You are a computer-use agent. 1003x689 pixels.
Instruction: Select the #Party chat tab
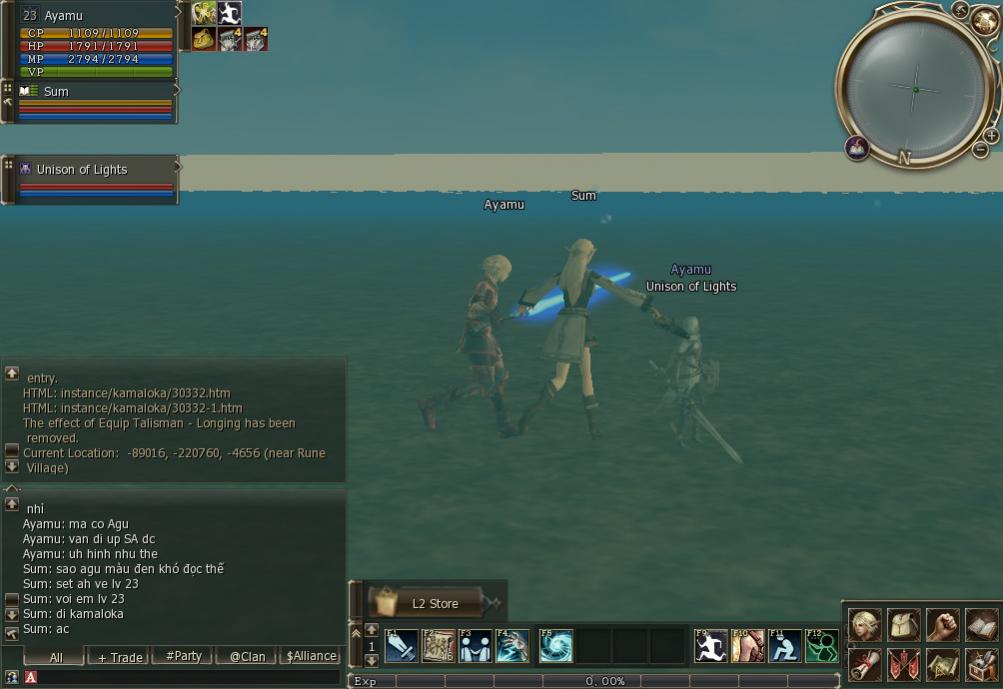tap(183, 657)
